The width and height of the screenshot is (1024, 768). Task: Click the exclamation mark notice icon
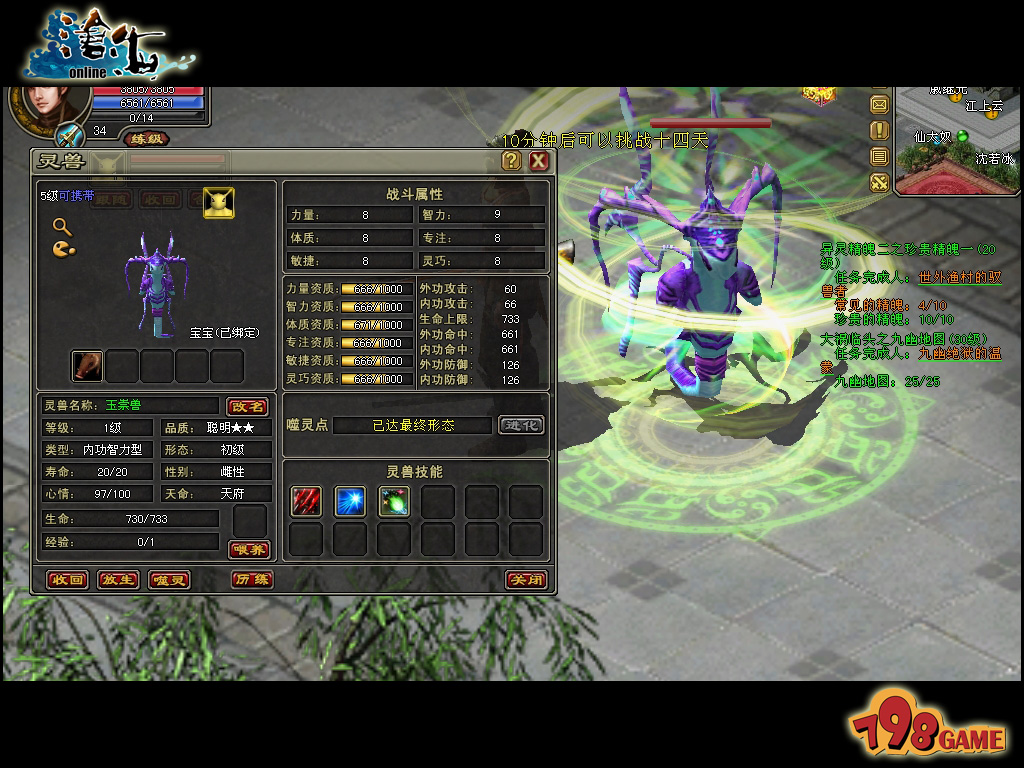point(879,130)
